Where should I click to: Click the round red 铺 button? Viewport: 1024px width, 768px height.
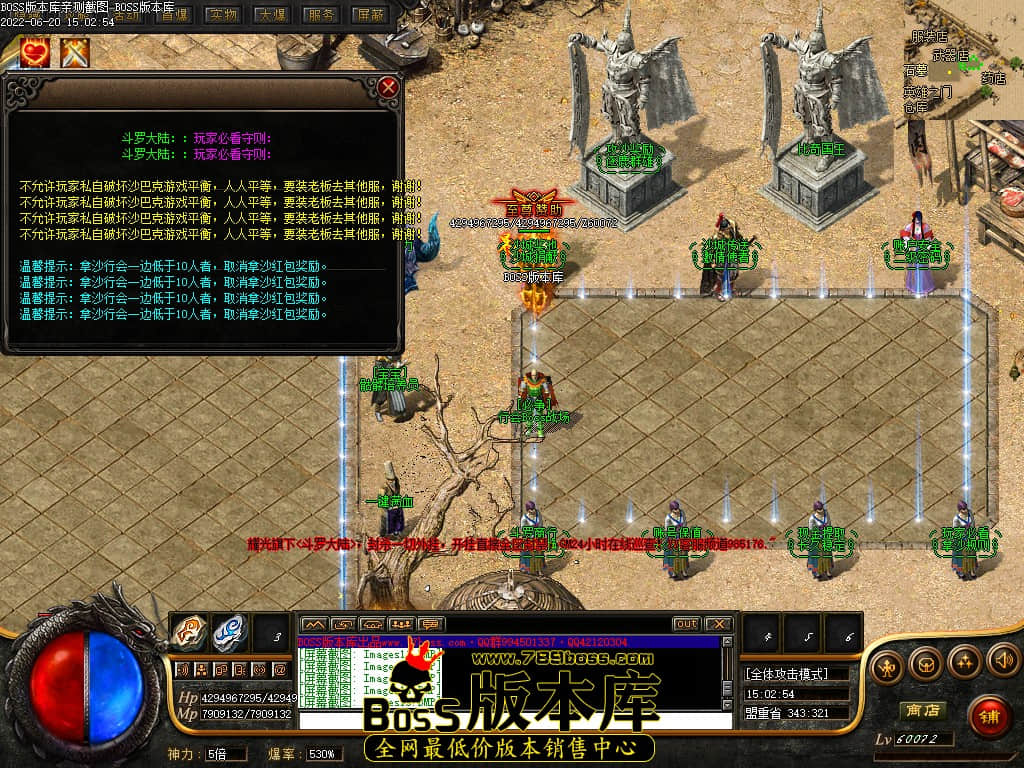point(989,716)
